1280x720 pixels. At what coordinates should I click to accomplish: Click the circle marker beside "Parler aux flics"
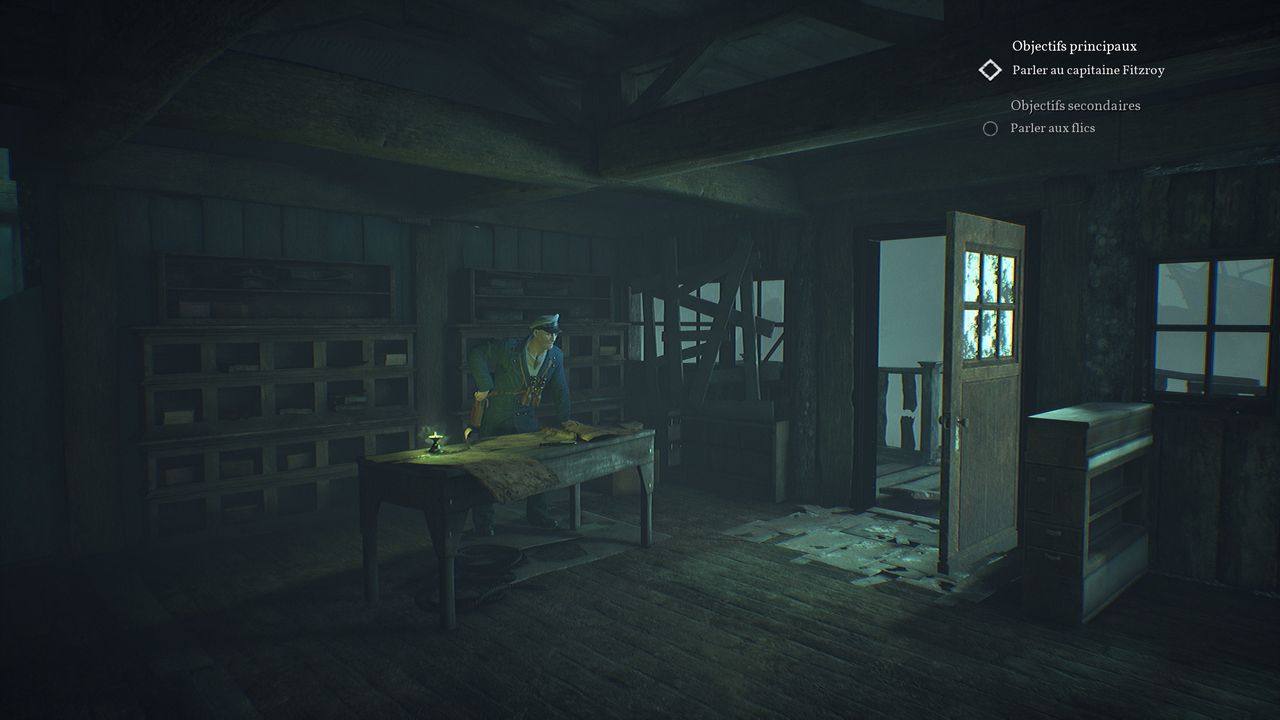coord(990,128)
